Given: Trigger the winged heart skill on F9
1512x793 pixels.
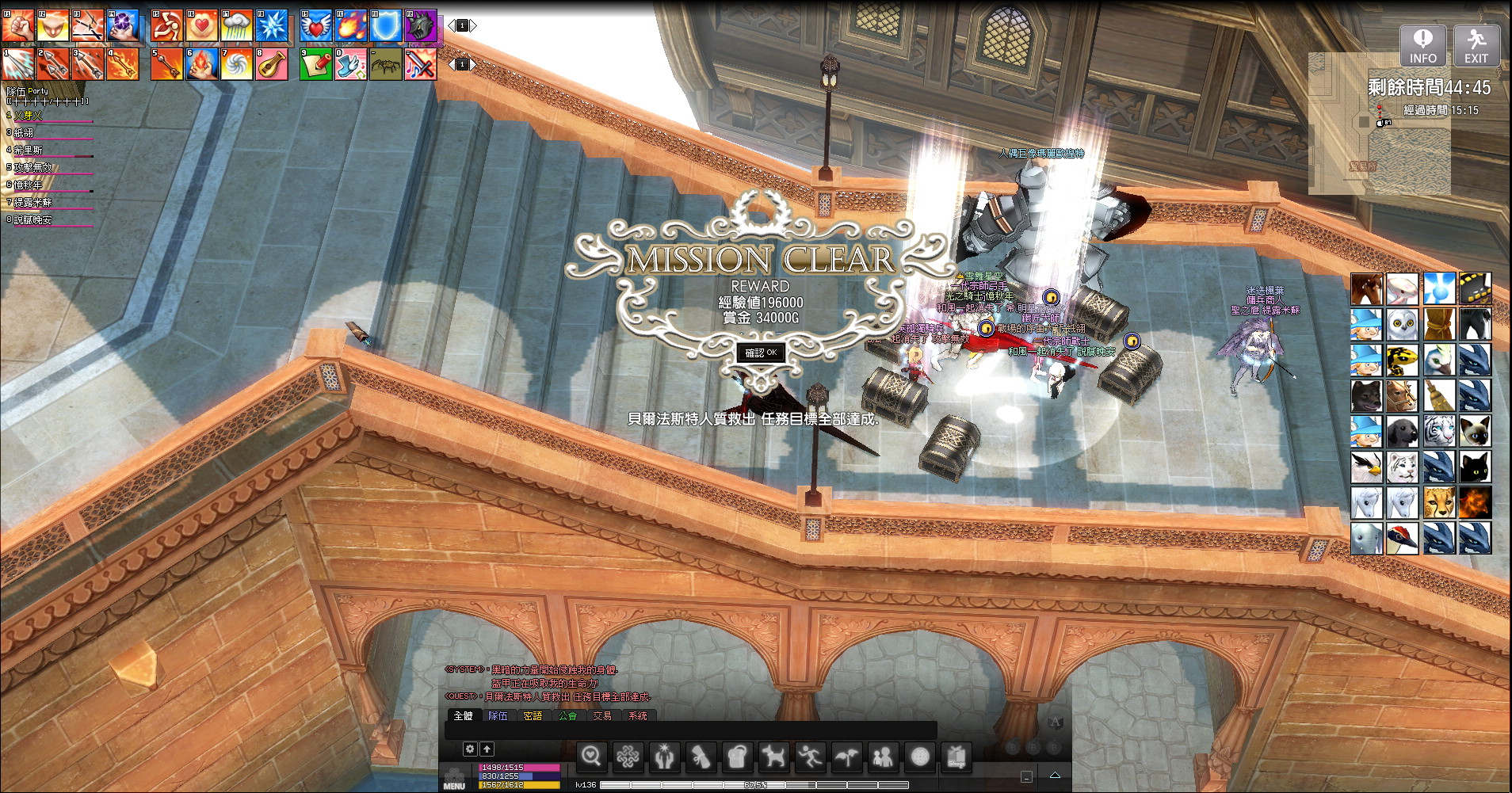Looking at the screenshot, I should pyautogui.click(x=316, y=26).
